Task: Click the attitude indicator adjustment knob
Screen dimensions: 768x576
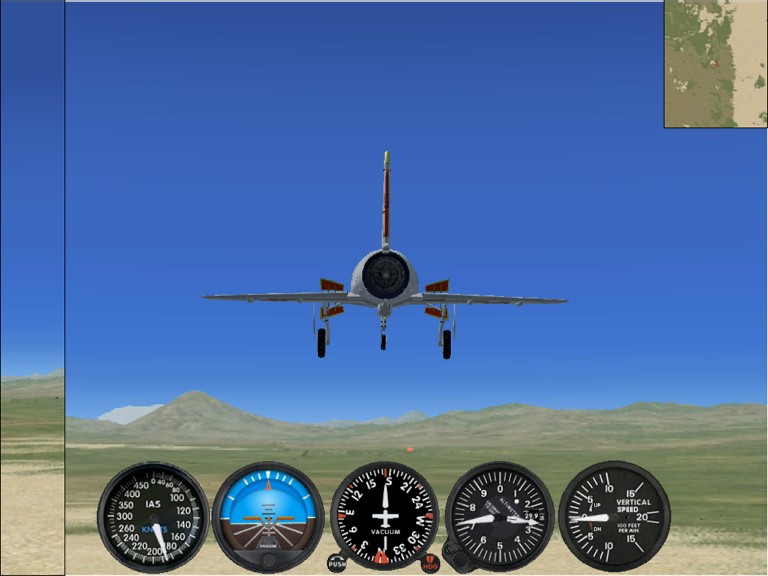Action: click(x=268, y=559)
